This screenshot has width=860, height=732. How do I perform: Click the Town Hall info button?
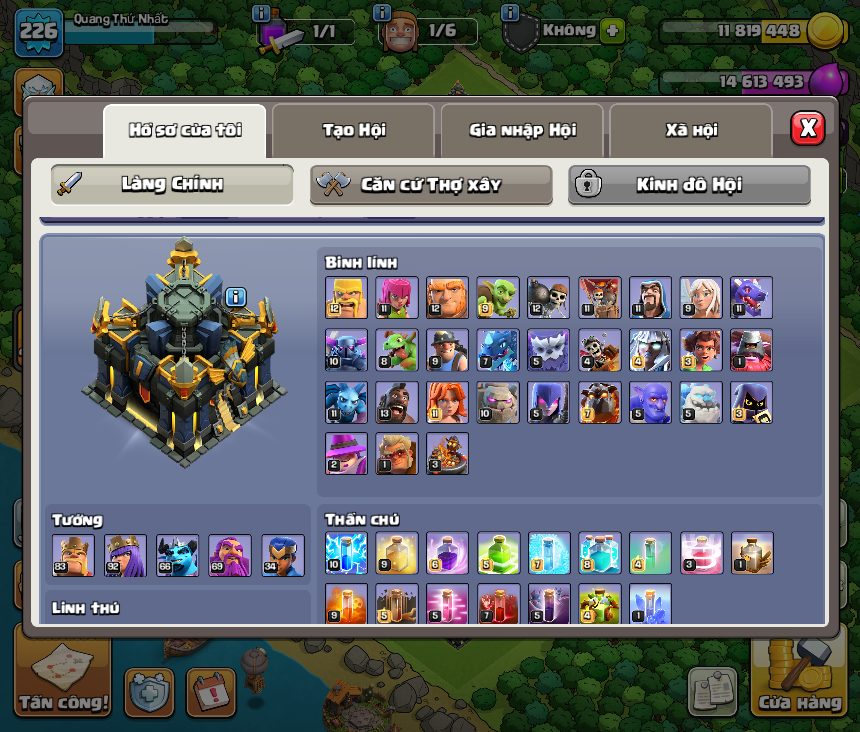236,296
